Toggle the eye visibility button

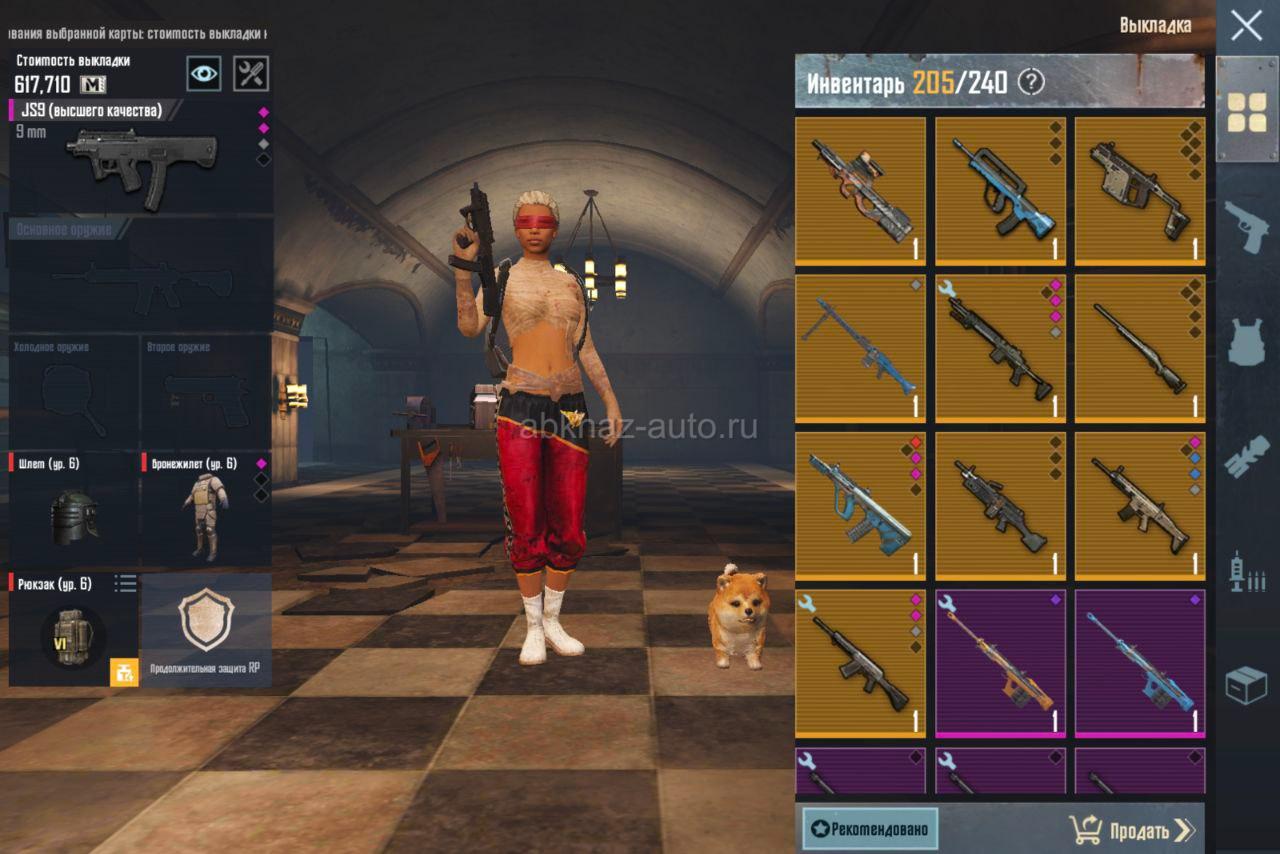point(204,73)
